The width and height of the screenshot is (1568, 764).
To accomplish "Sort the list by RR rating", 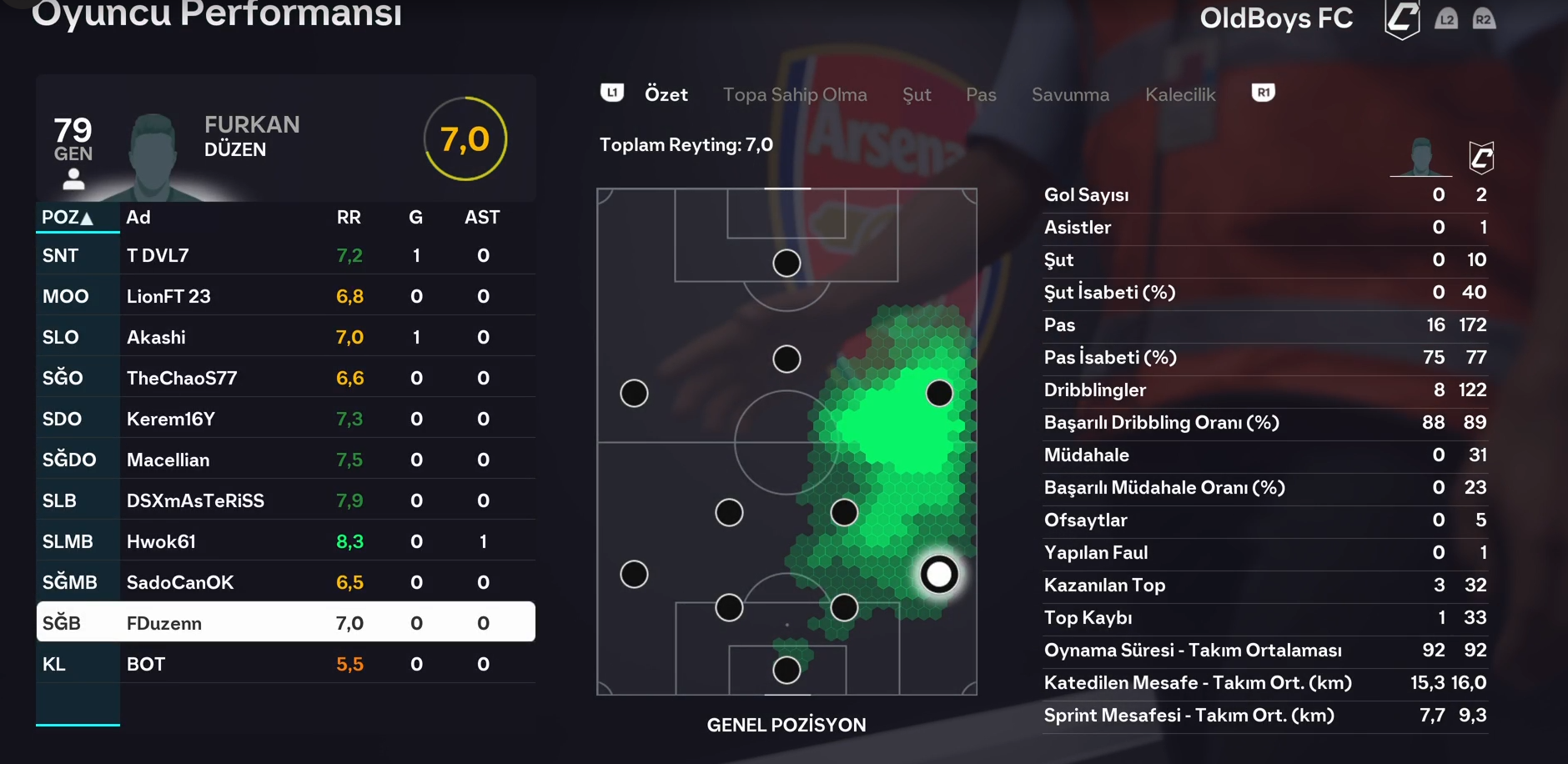I will [349, 218].
